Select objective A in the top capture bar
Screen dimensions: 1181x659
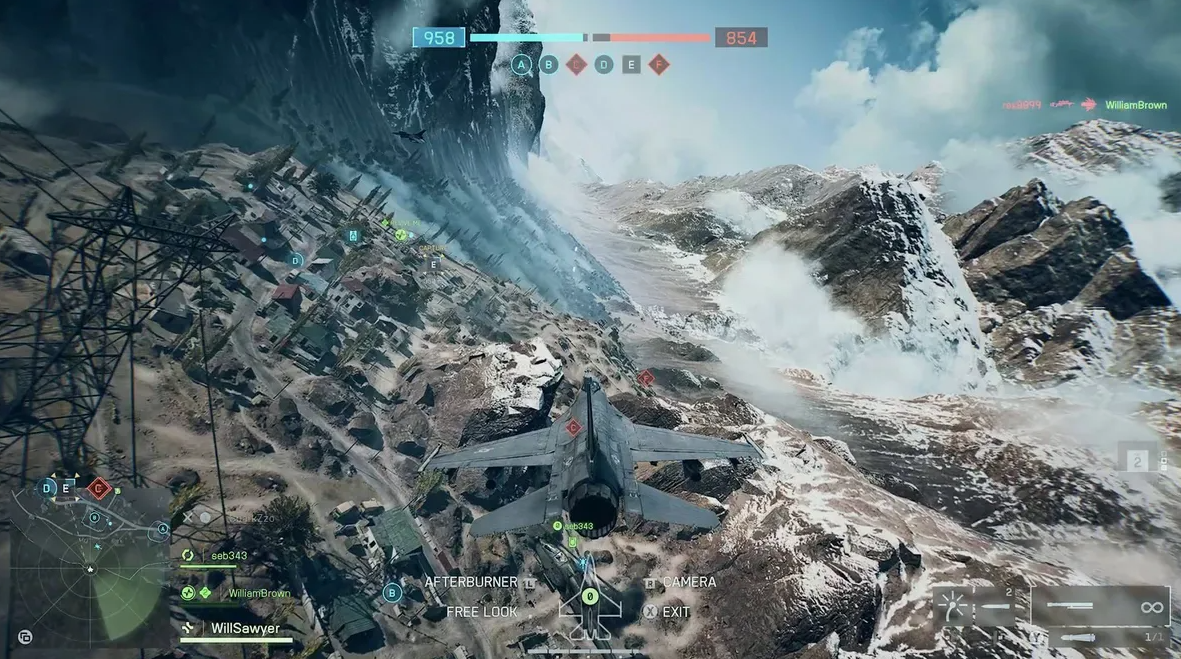pyautogui.click(x=521, y=65)
